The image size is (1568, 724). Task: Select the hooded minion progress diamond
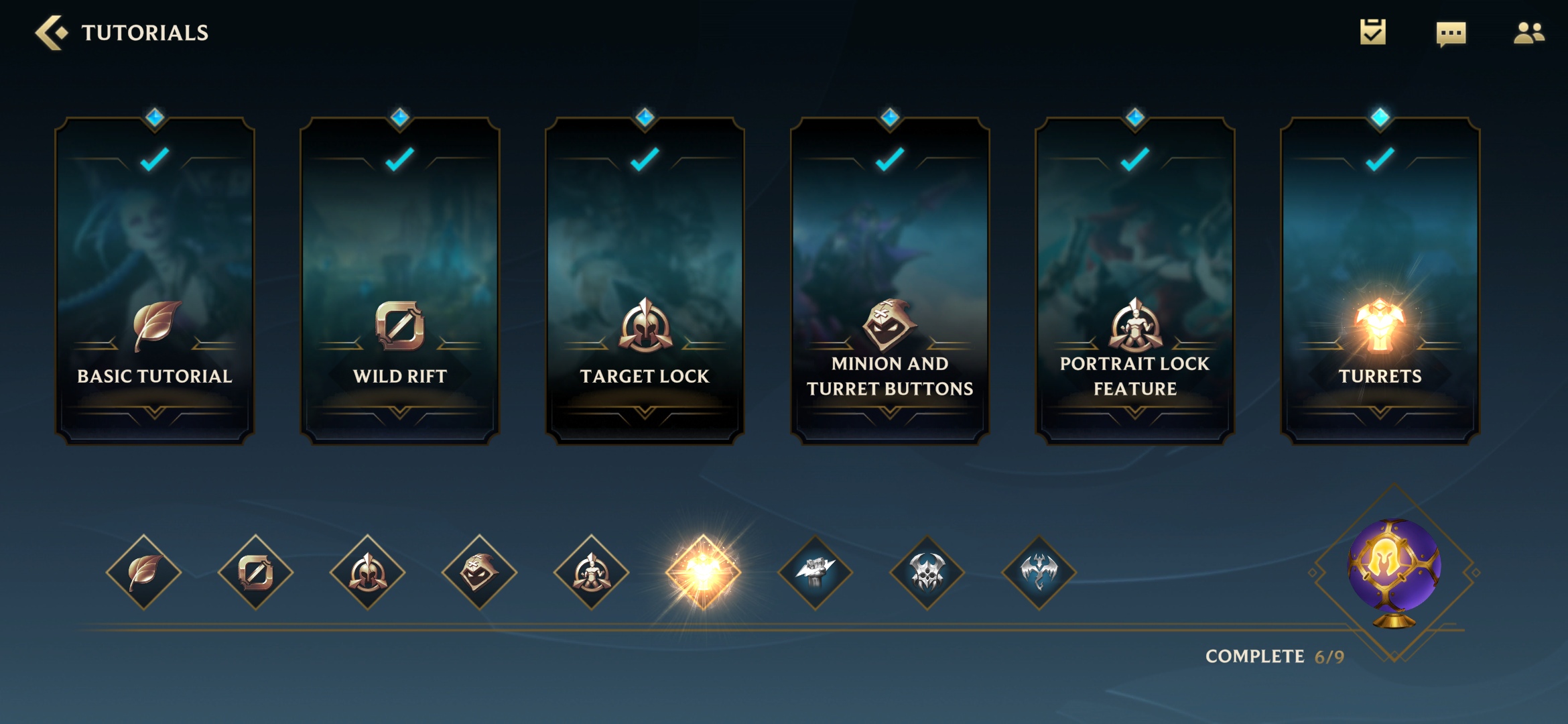480,572
